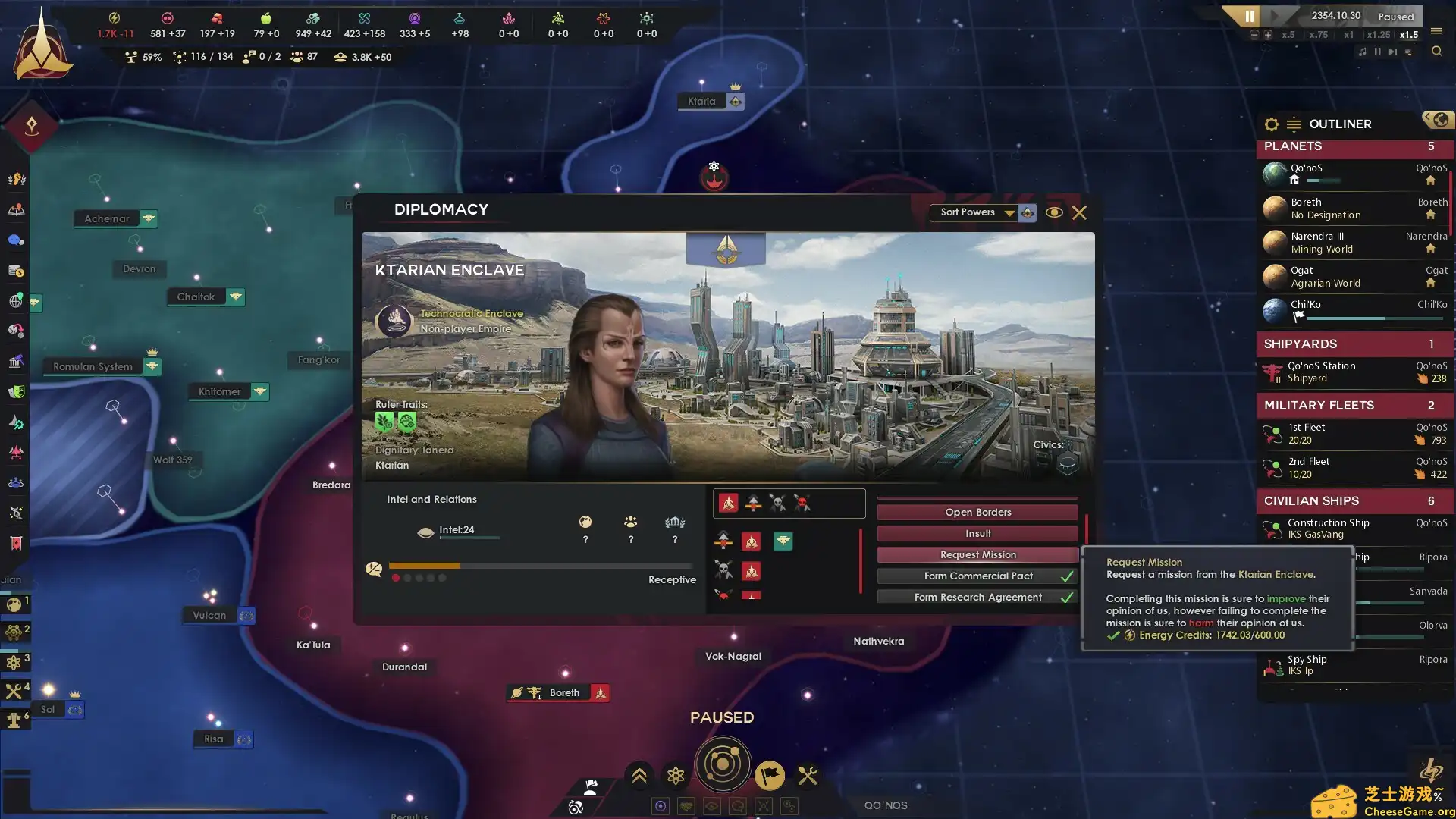Request a mission from the Ktarians
Viewport: 1456px width, 819px height.
(x=977, y=555)
